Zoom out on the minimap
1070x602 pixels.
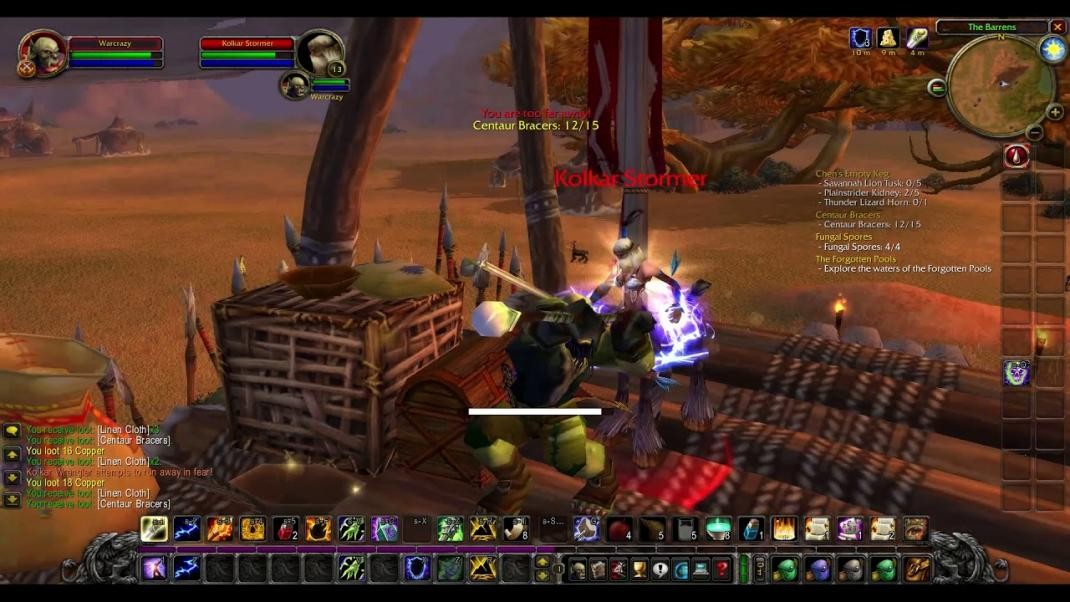click(1035, 132)
